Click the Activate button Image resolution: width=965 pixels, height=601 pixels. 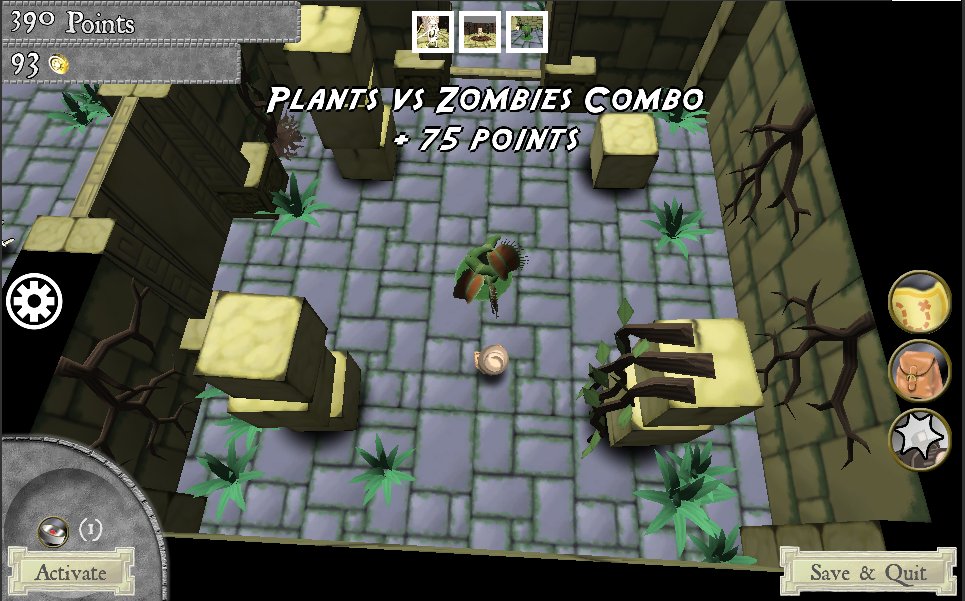70,572
